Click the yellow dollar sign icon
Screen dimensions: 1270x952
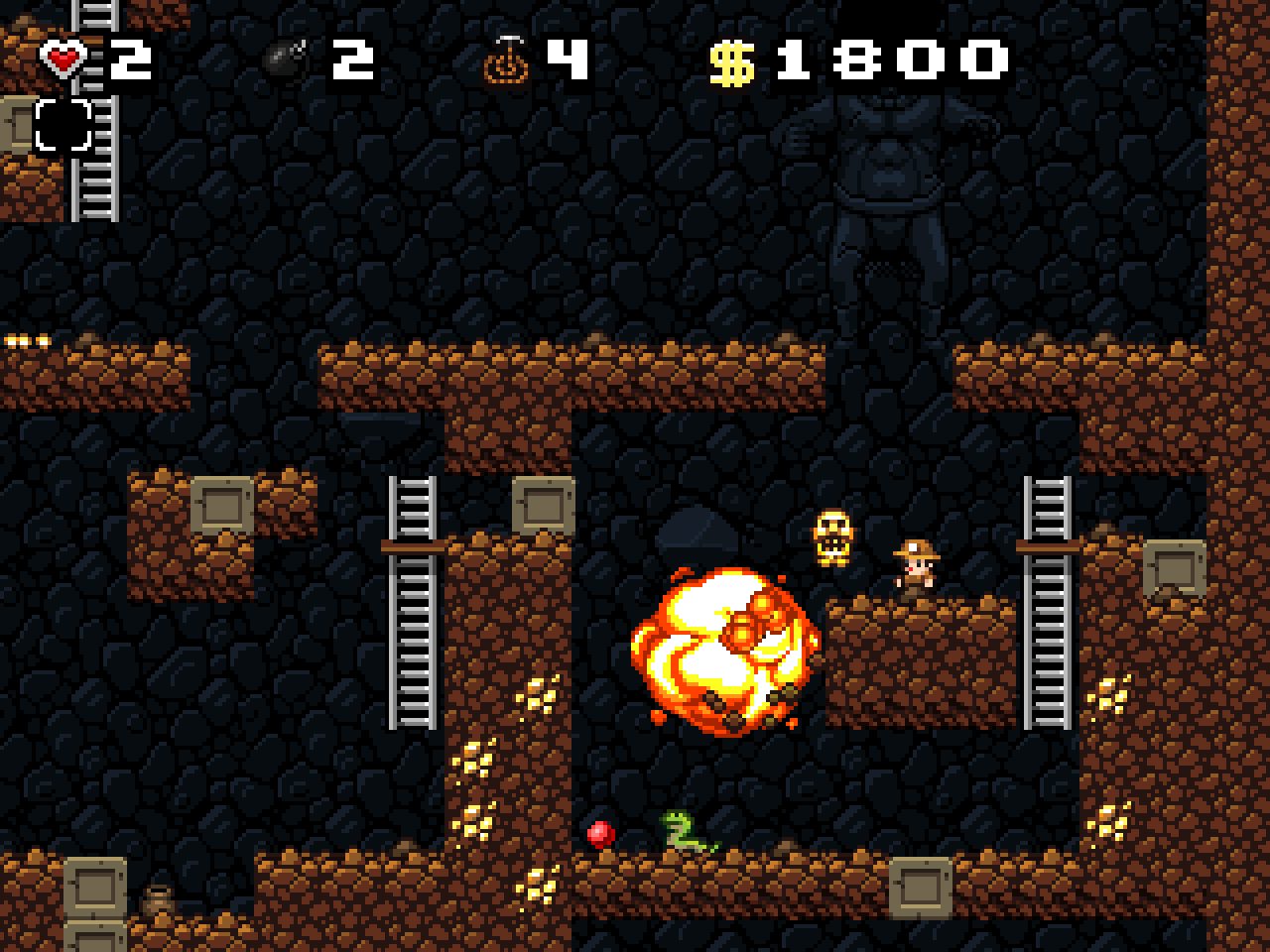coord(729,61)
